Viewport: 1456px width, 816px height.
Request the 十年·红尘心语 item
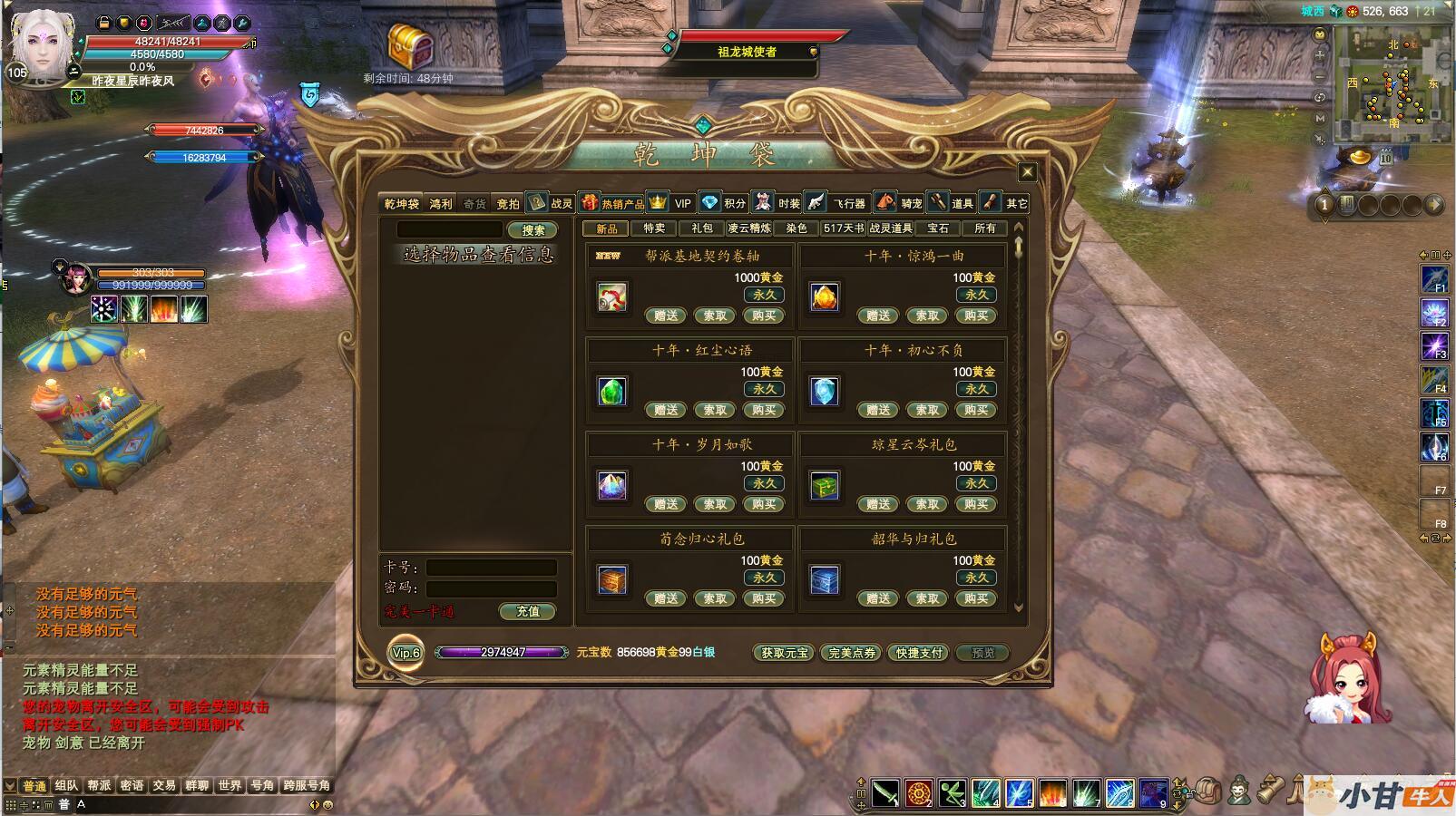point(715,410)
